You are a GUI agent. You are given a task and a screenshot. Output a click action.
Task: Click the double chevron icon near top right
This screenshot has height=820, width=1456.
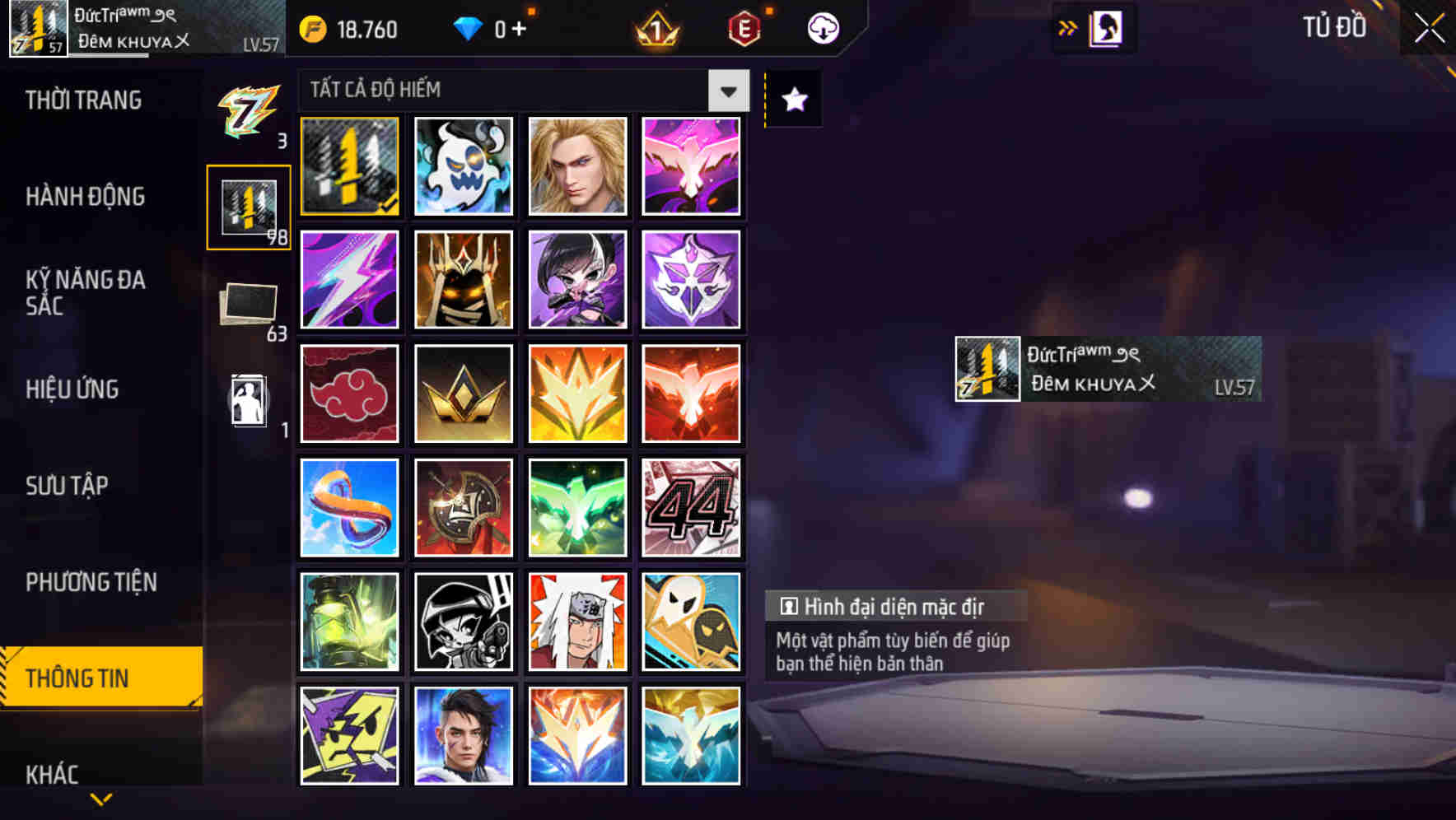[x=1066, y=27]
